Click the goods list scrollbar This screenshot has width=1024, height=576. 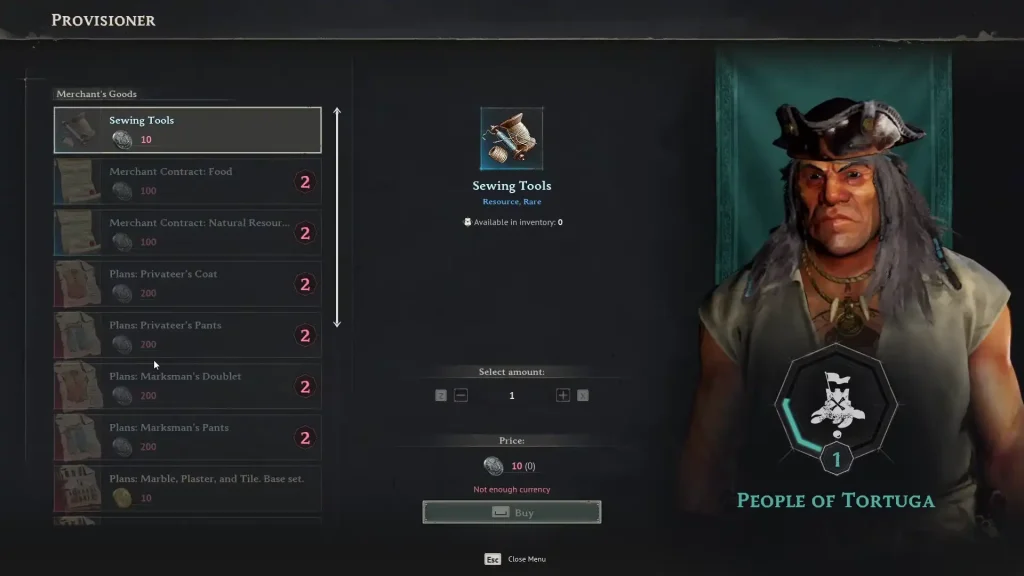point(337,217)
